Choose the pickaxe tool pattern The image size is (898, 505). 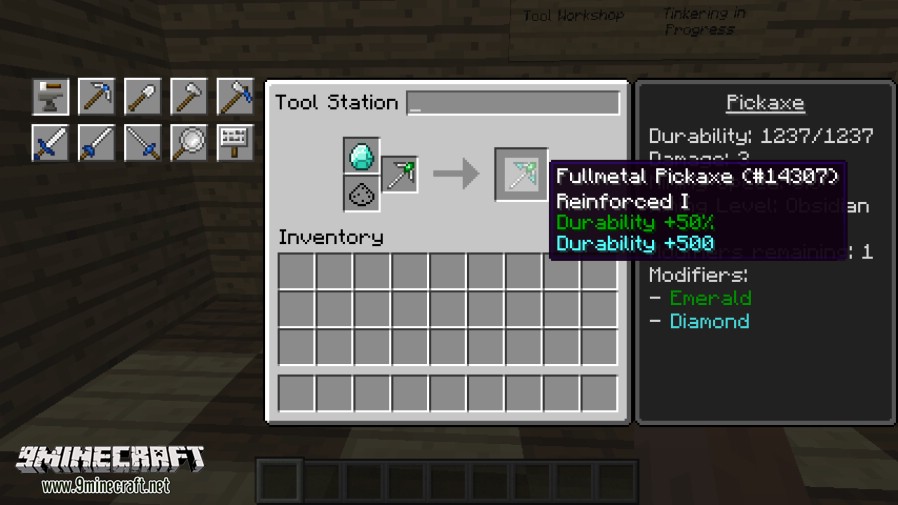pyautogui.click(x=96, y=97)
